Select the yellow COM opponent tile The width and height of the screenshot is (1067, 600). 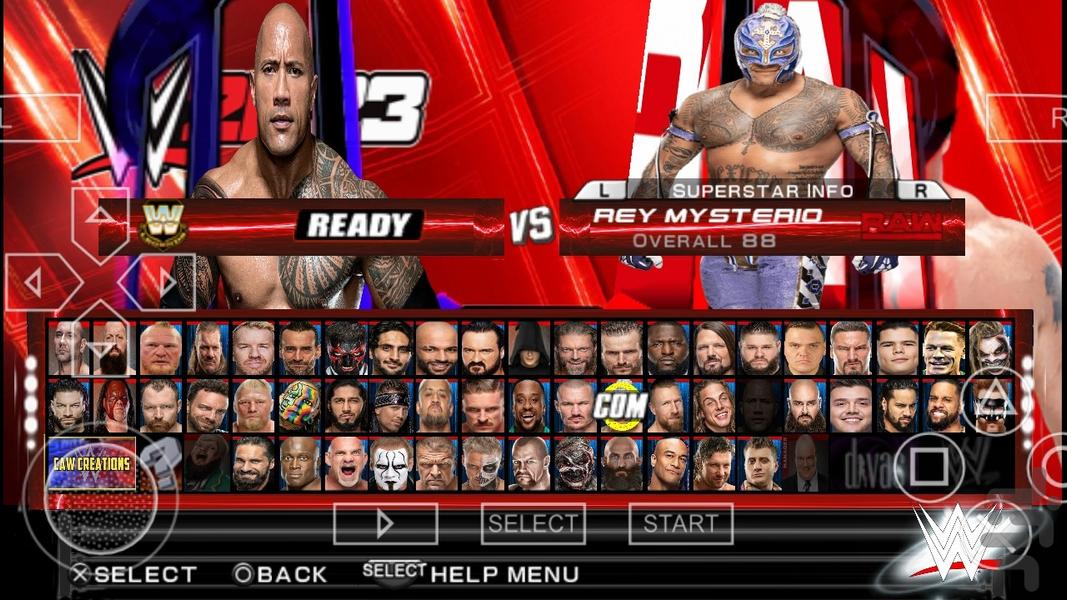(619, 405)
